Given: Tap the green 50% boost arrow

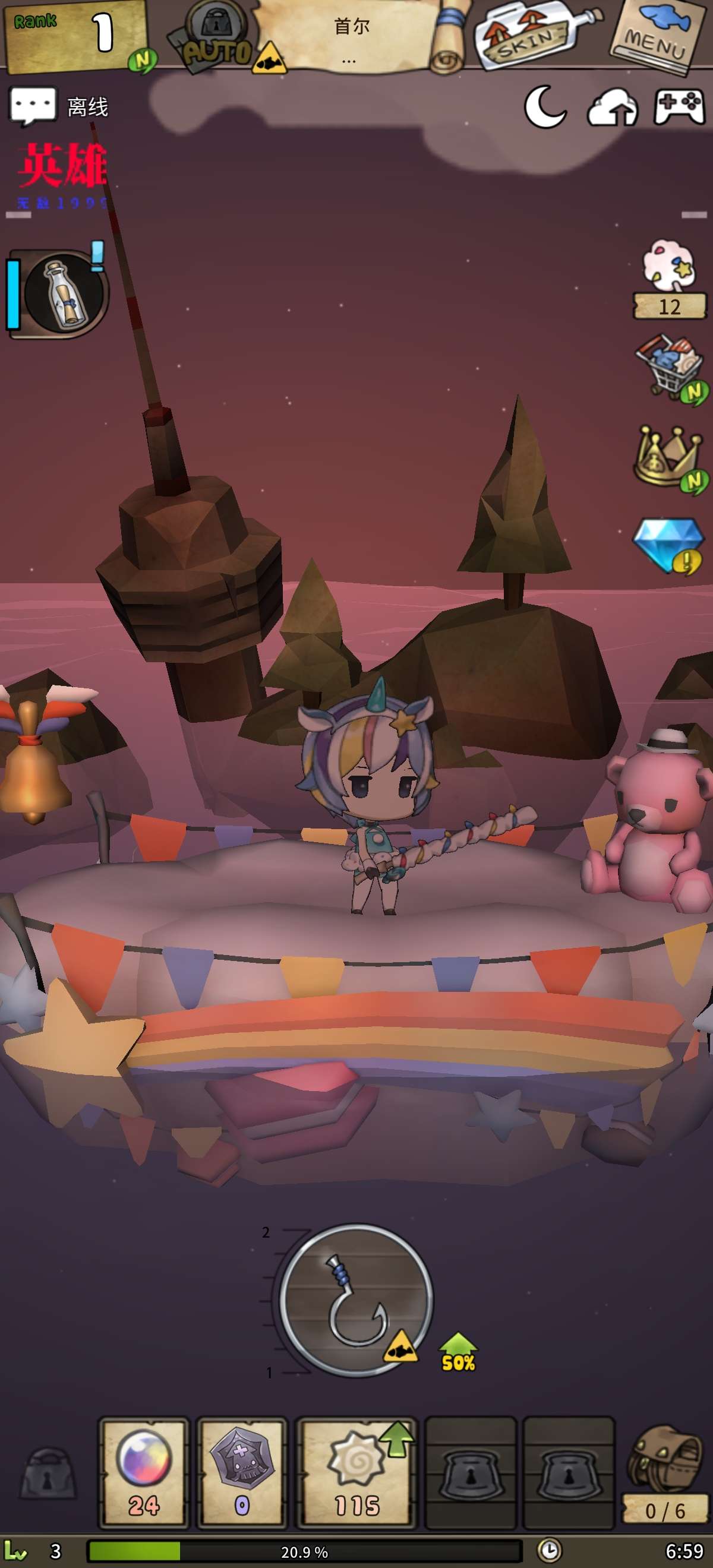Looking at the screenshot, I should pos(458,1352).
